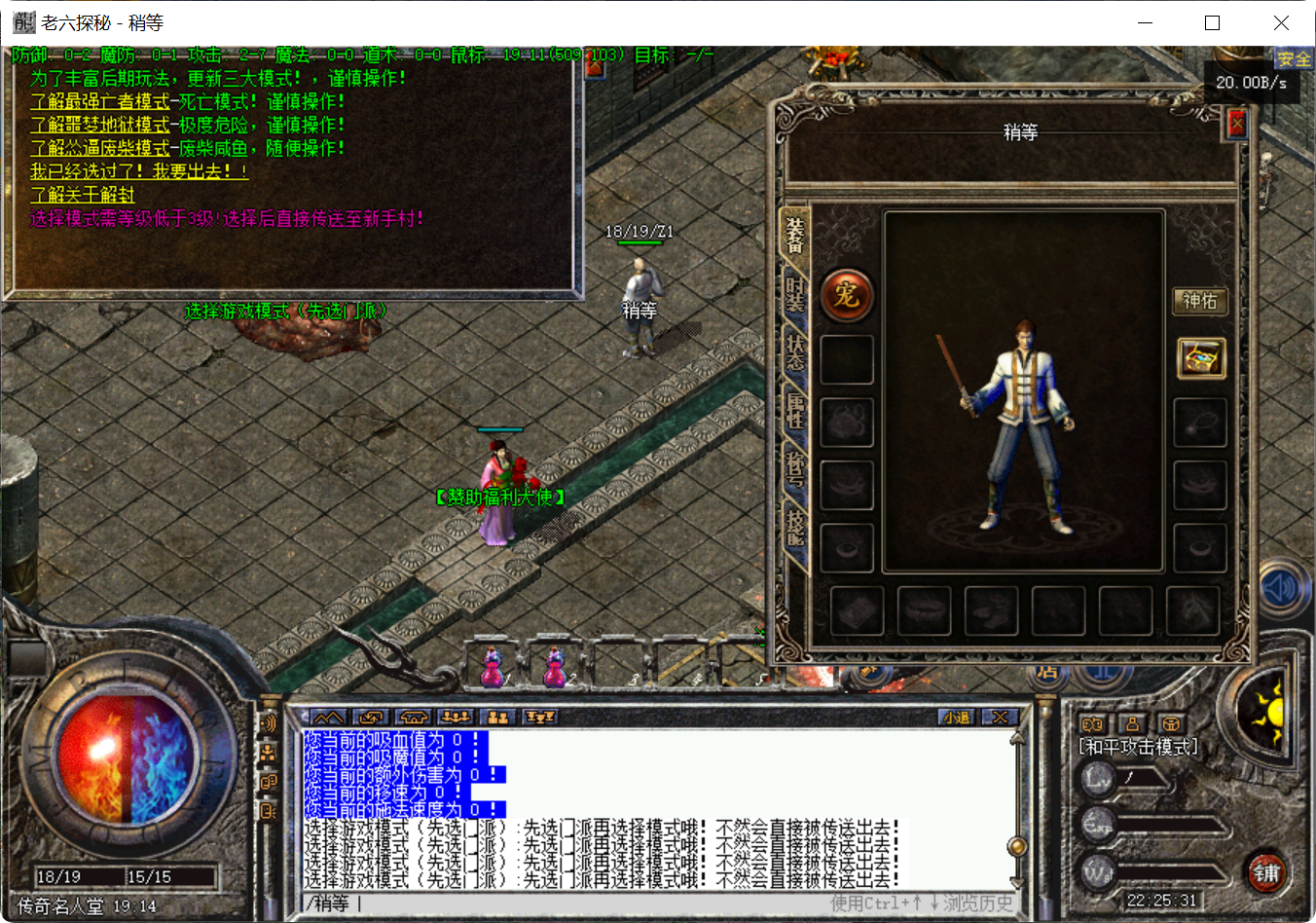Collapse the chat with the double-arrow icon
Image resolution: width=1316 pixels, height=923 pixels.
[330, 717]
